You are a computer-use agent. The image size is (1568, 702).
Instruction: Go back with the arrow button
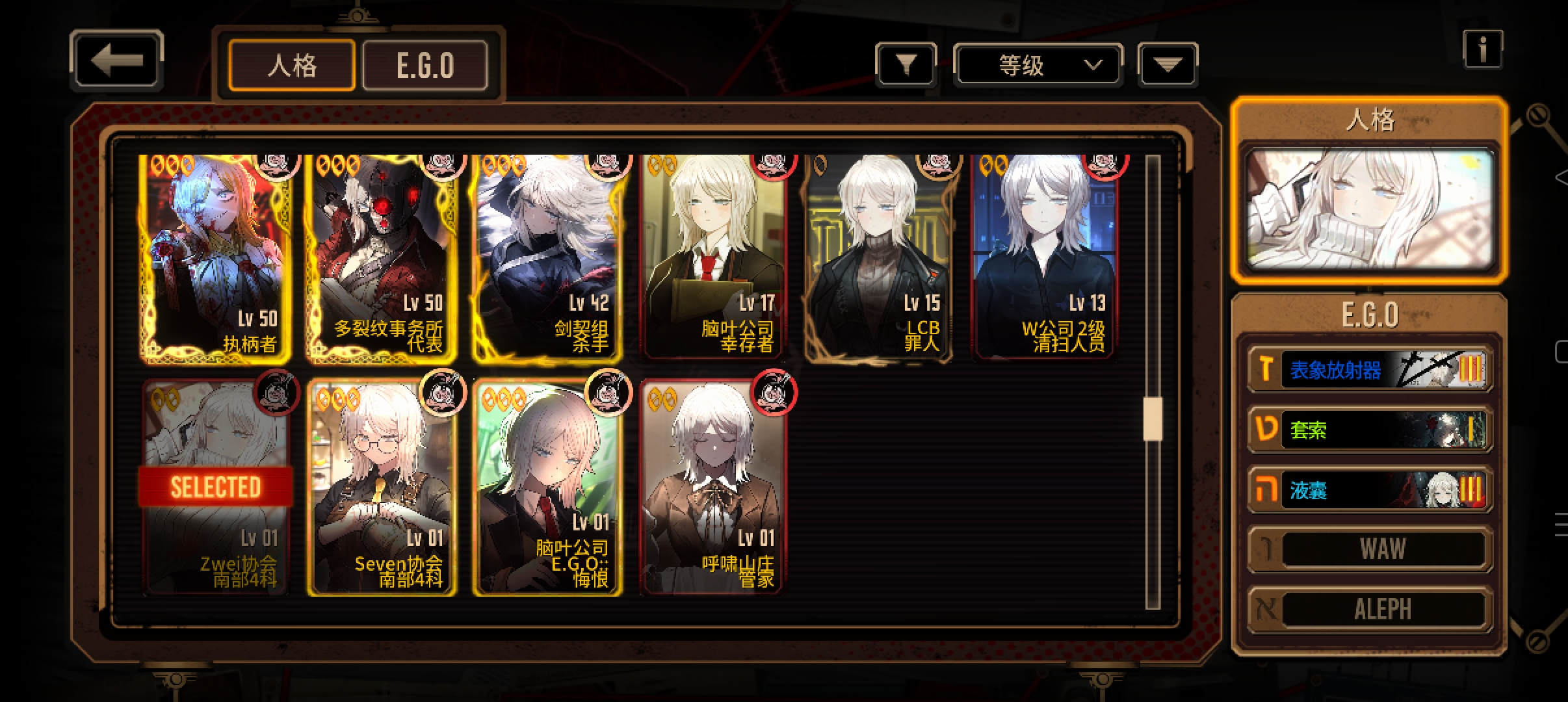(x=116, y=60)
